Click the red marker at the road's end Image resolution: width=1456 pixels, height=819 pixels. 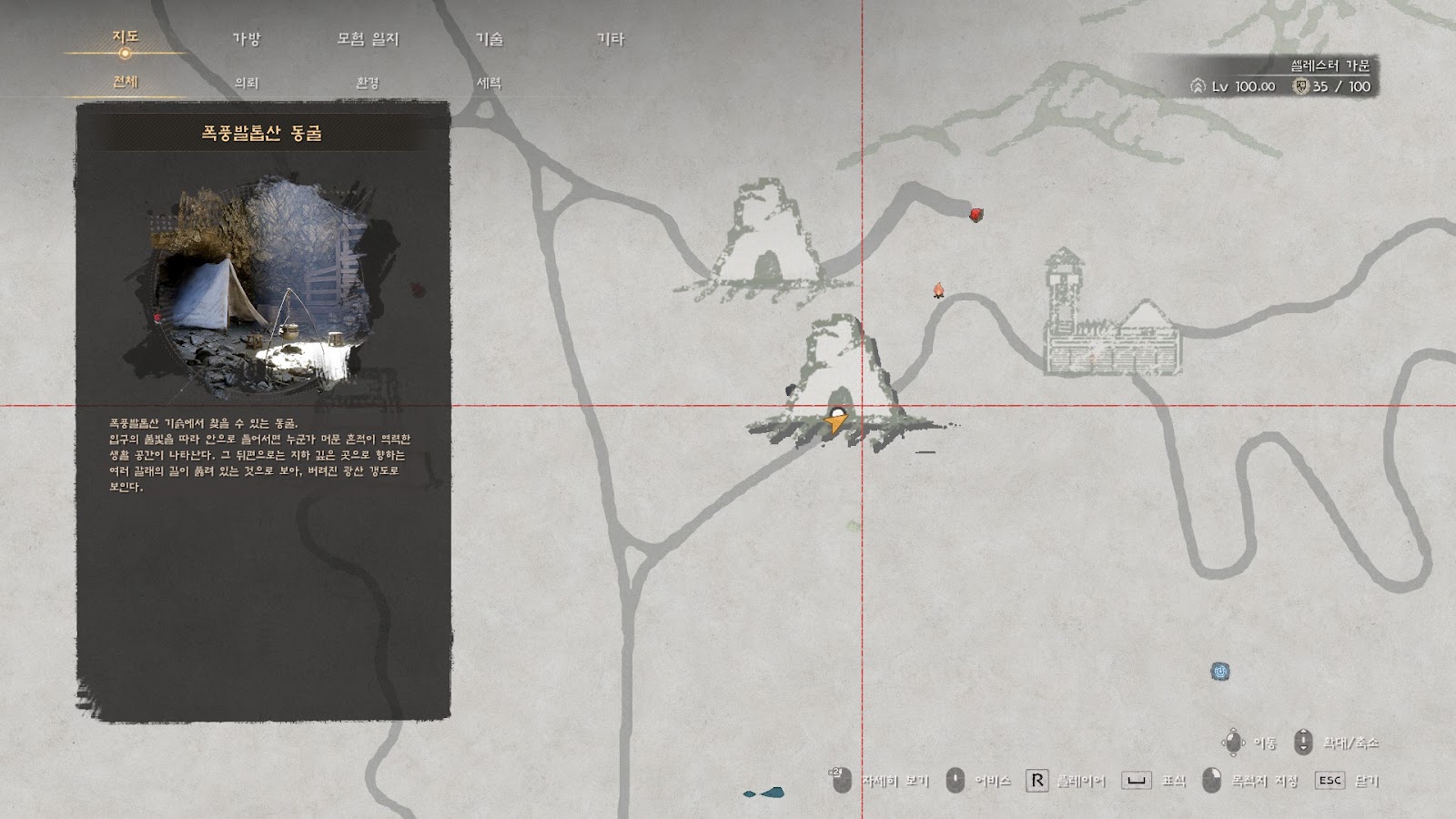coord(976,215)
